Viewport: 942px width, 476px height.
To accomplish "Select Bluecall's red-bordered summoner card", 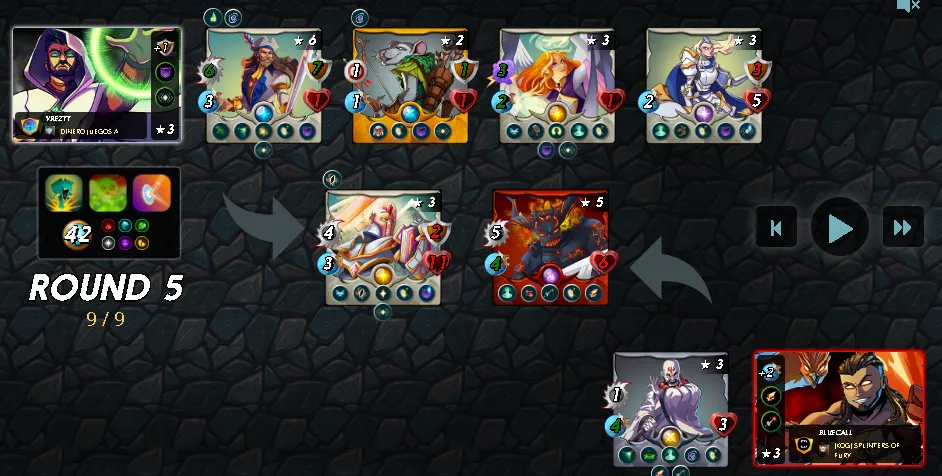I will coord(839,407).
